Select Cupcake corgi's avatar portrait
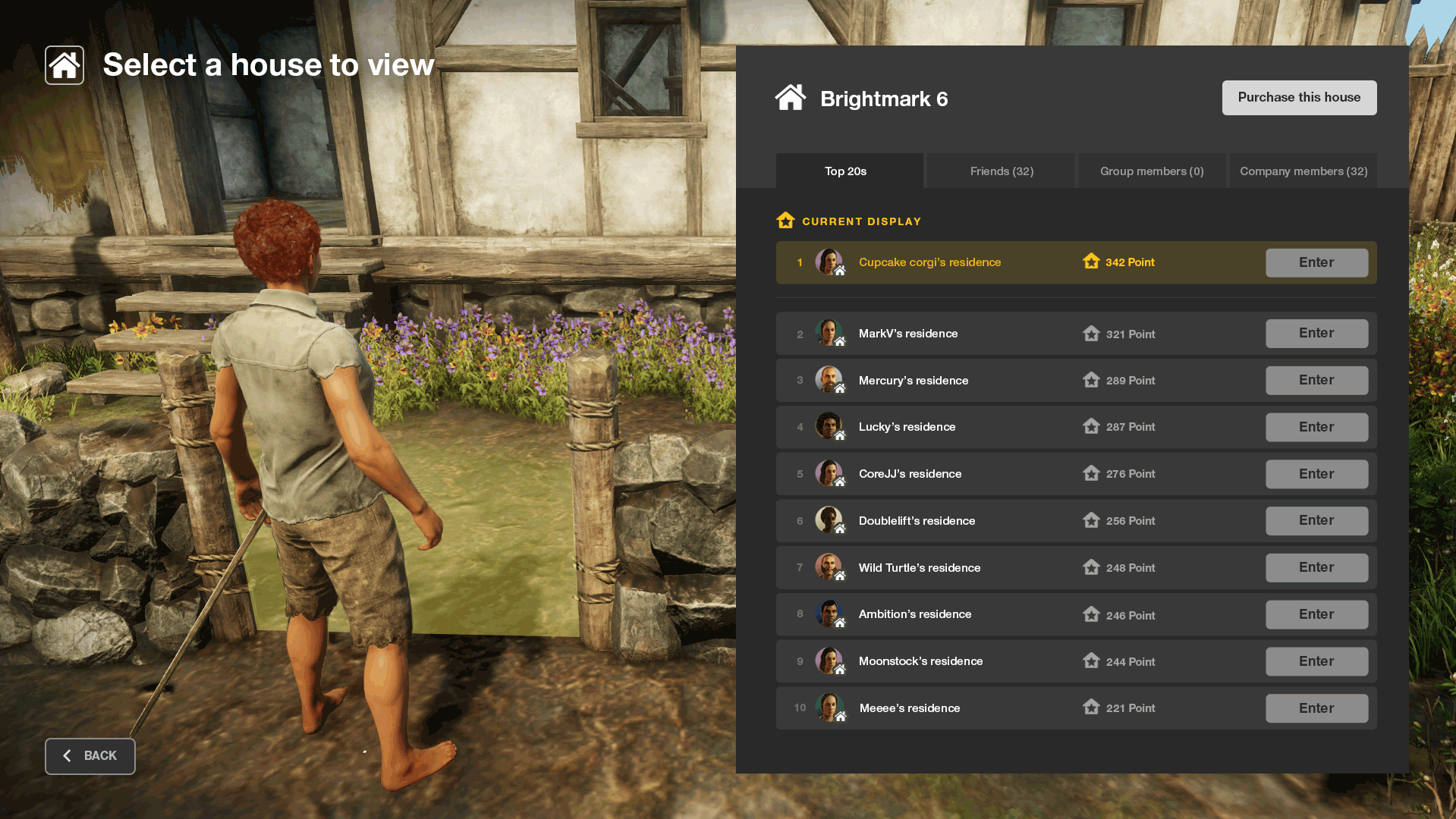The image size is (1456, 819). point(829,262)
